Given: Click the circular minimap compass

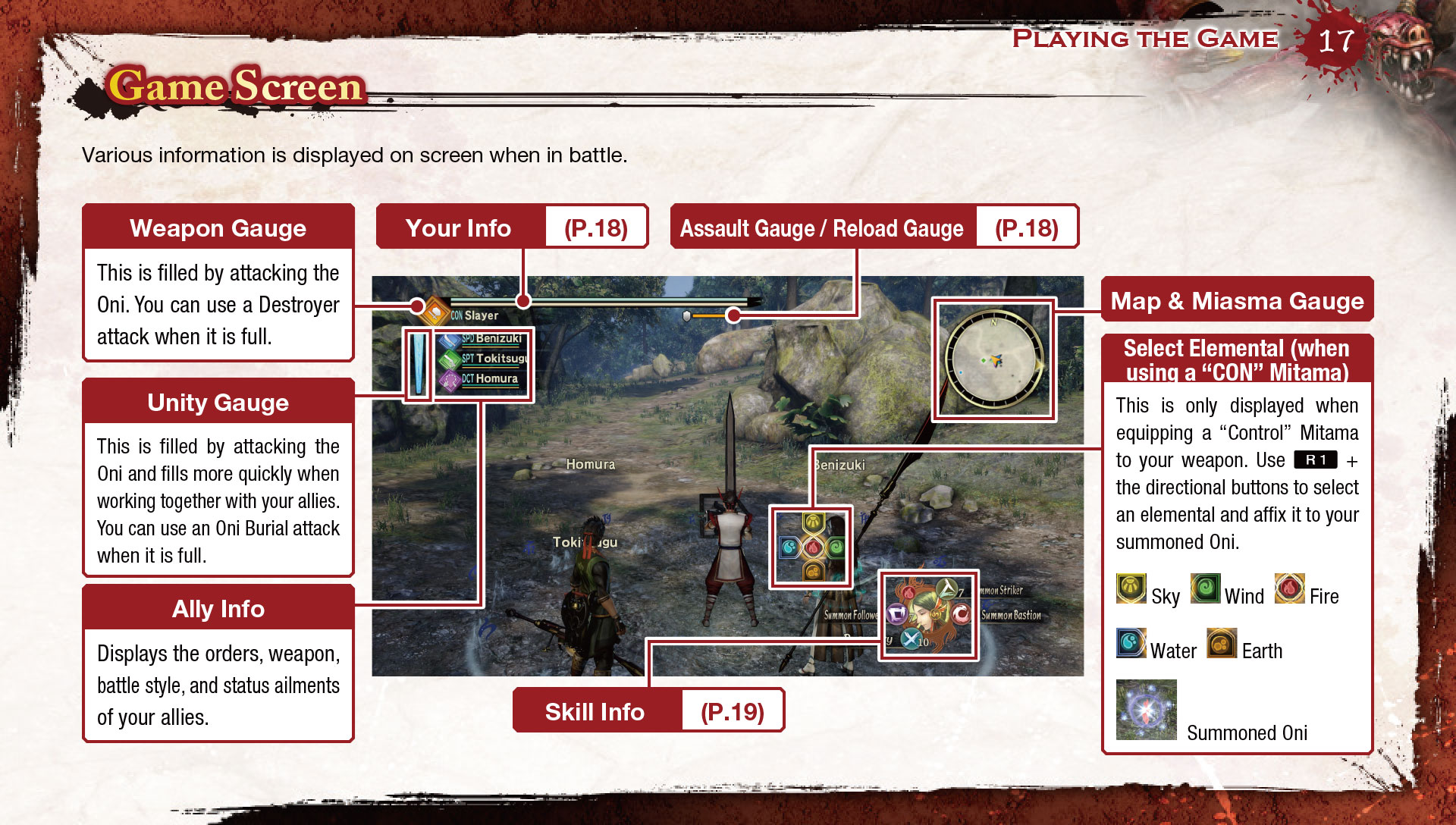Looking at the screenshot, I should pos(993,359).
